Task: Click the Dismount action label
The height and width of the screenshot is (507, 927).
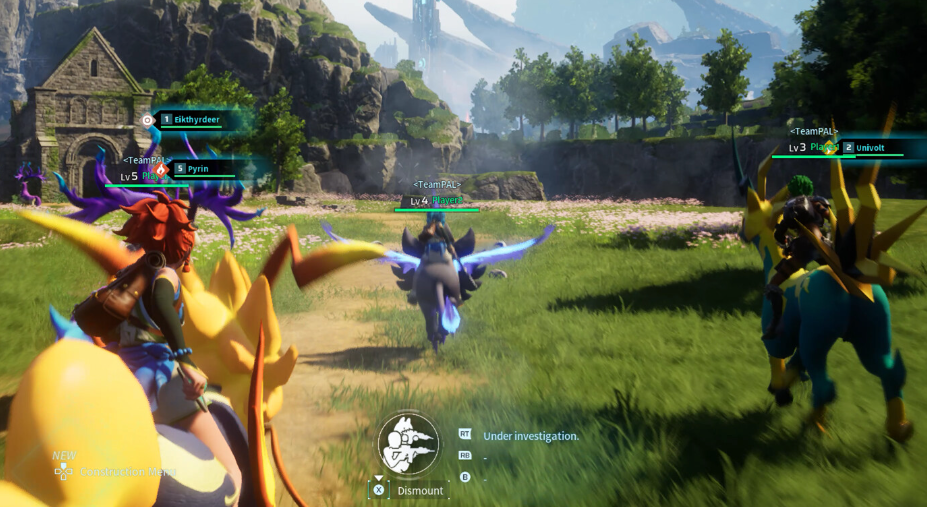Action: point(420,491)
